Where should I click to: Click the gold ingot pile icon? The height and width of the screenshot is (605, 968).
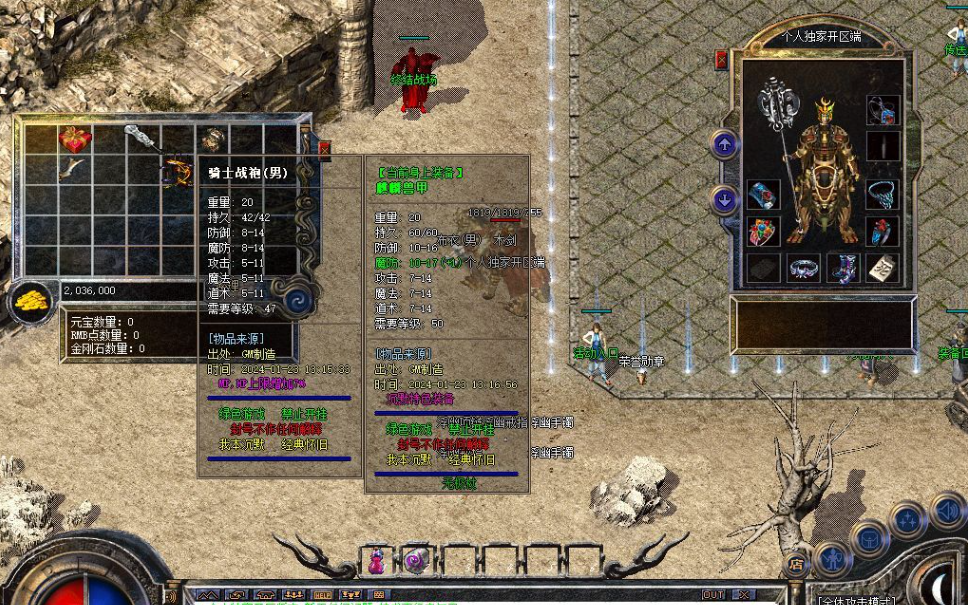(x=33, y=299)
